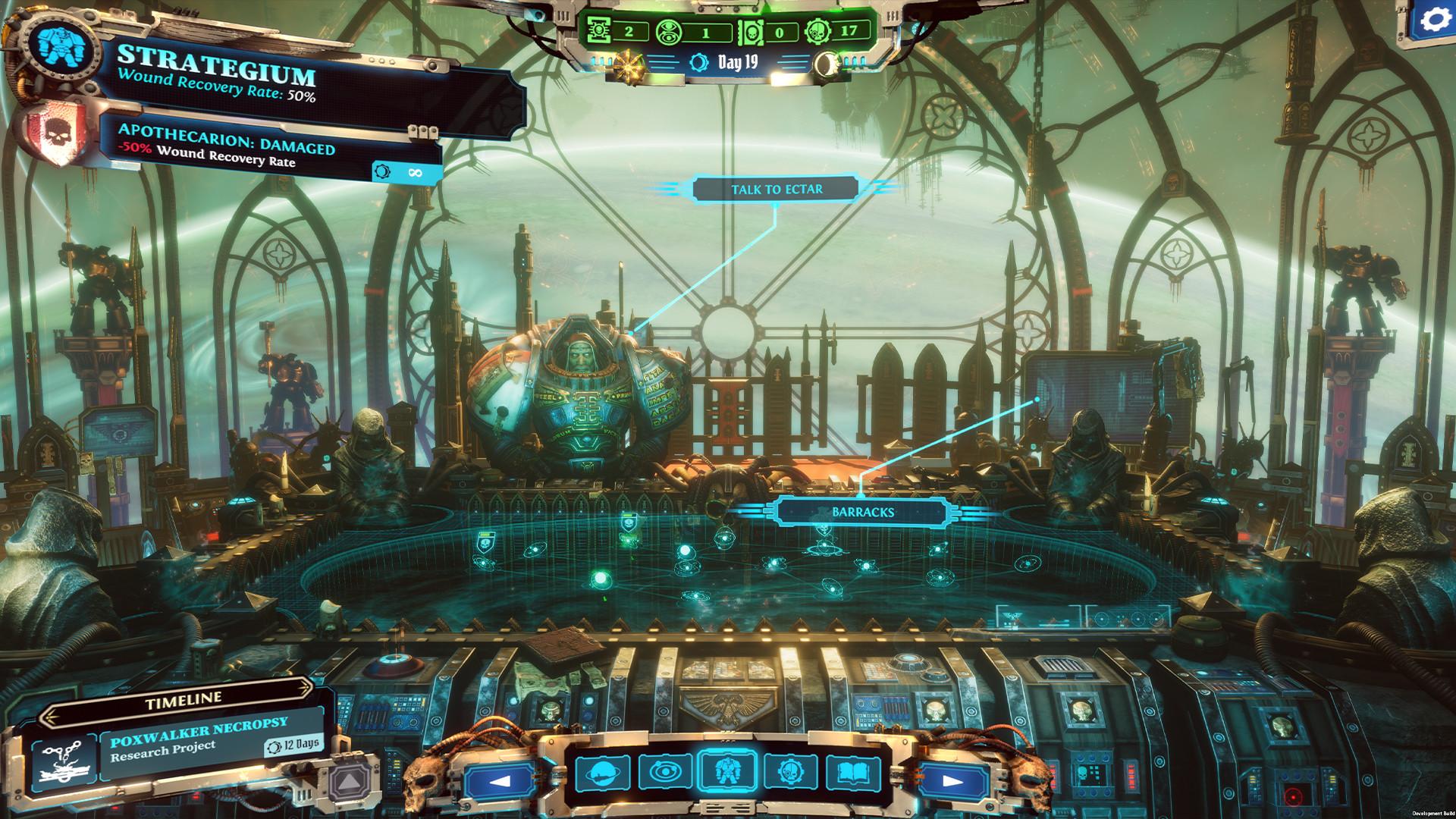This screenshot has height=819, width=1456.
Task: Click the servitor resource icon showing 17
Action: pos(827,31)
